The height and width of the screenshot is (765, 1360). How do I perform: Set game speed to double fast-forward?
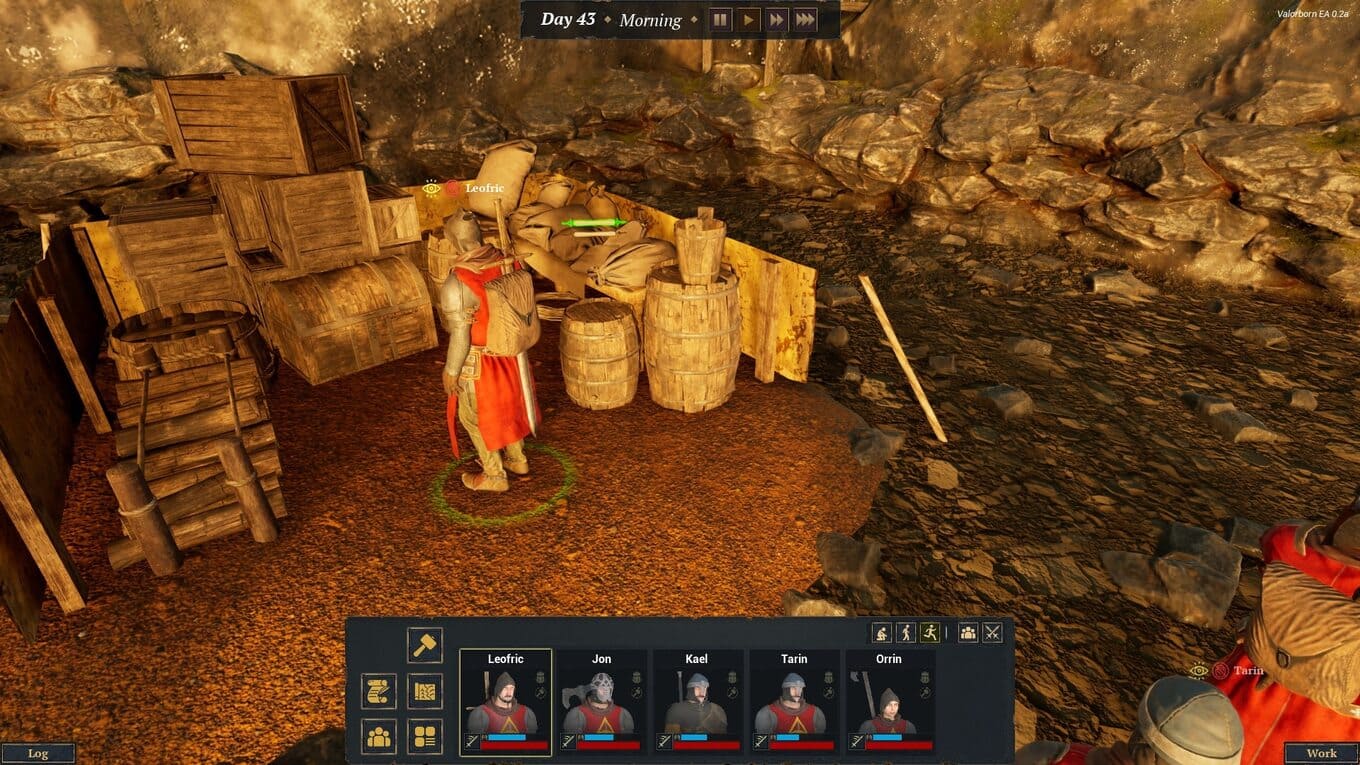pos(776,20)
